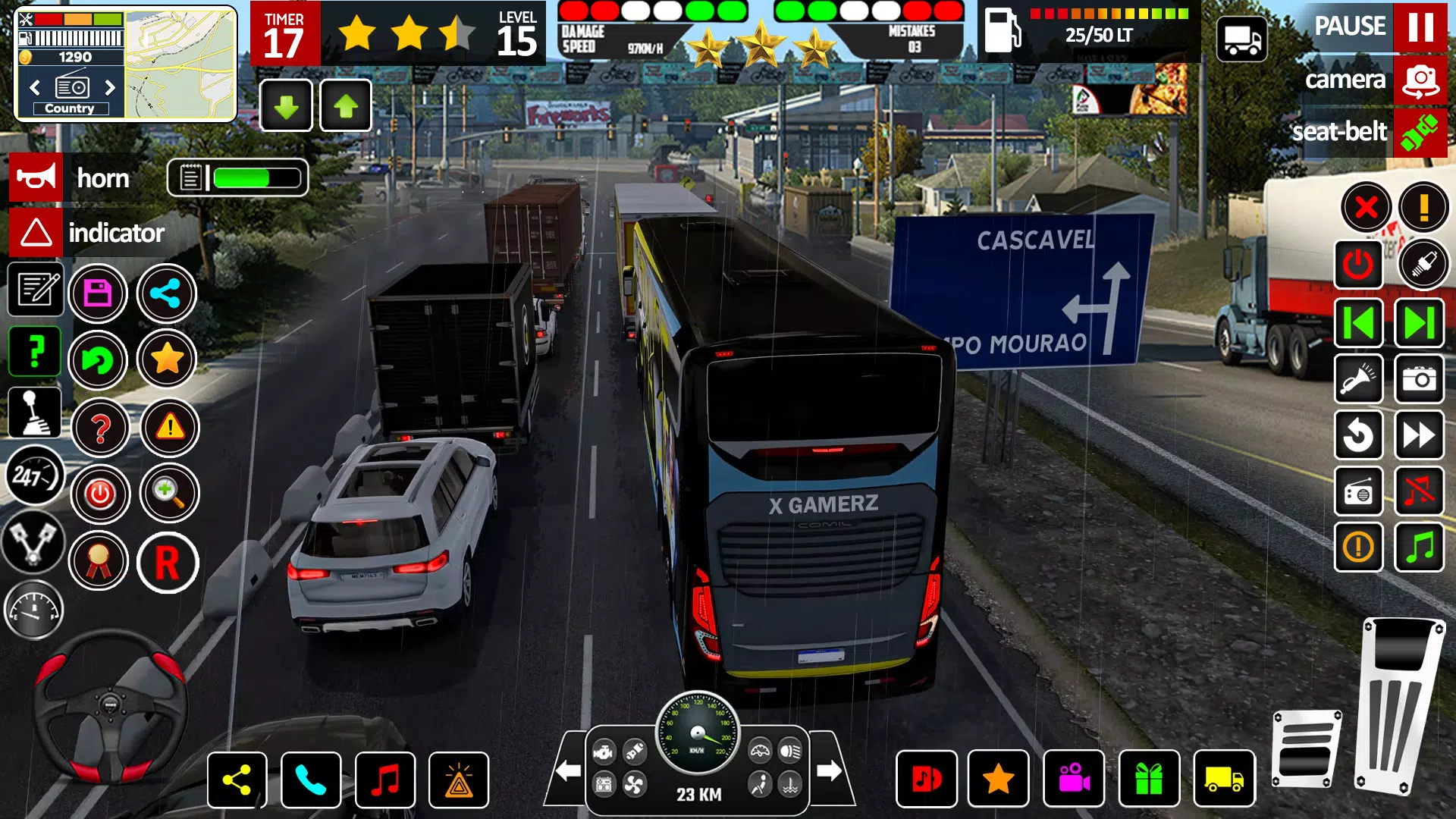Click the pink save disk icon
The width and height of the screenshot is (1456, 819).
pyautogui.click(x=98, y=293)
